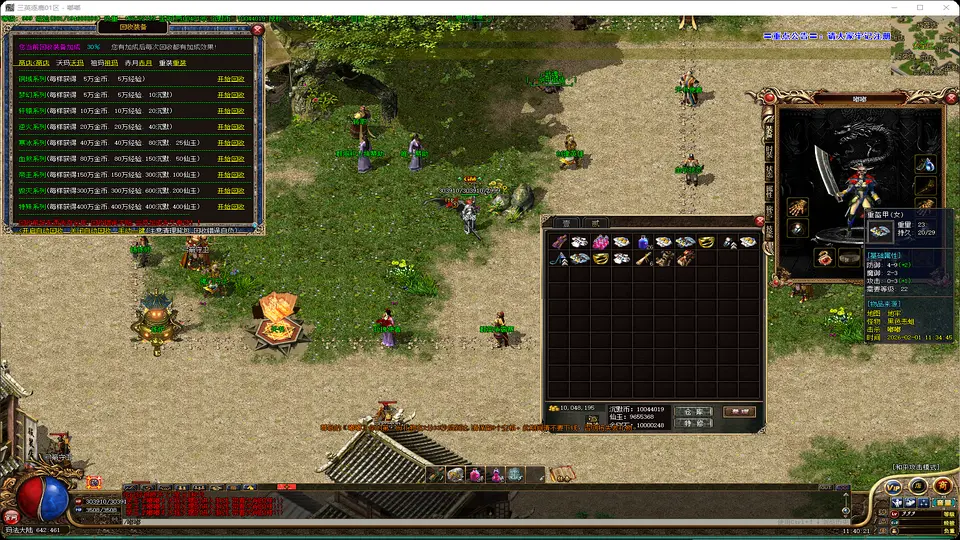Switch to the 贰 bag tab
Screen dimensions: 960x540
[594, 223]
